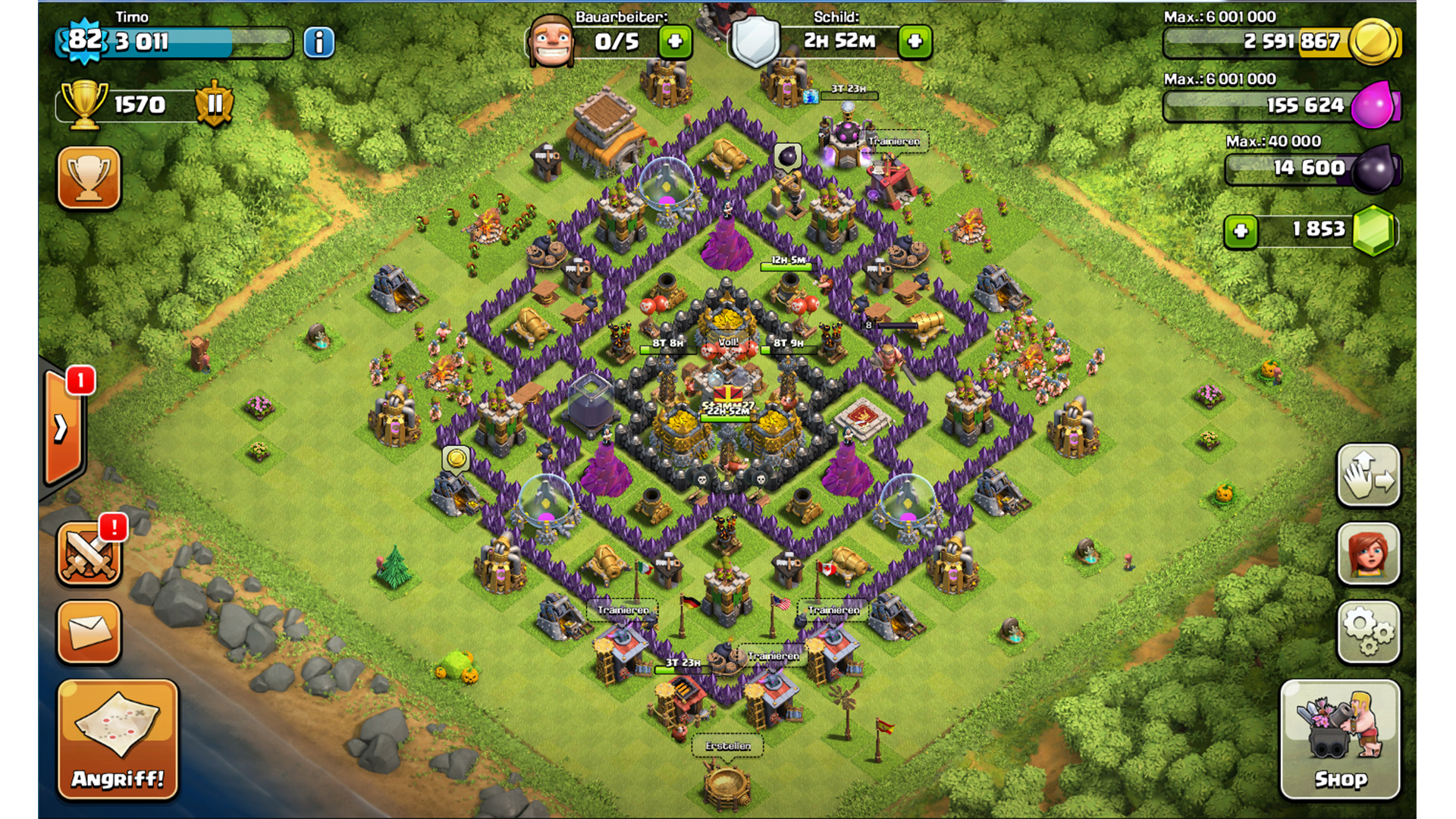Open the village layout editor hand button
This screenshot has width=1456, height=819.
[x=1368, y=475]
